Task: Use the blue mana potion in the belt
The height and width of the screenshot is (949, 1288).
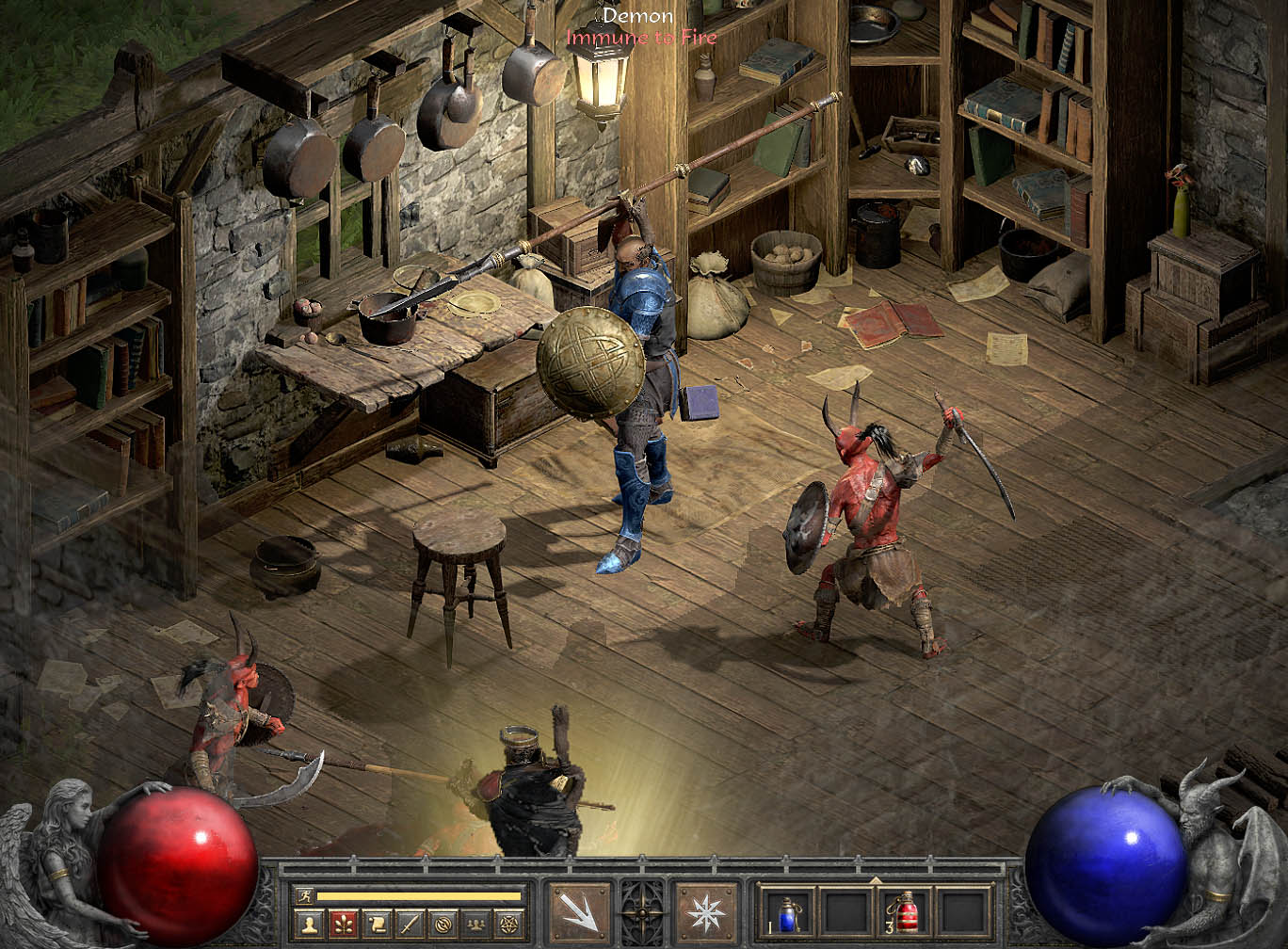Action: [788, 913]
